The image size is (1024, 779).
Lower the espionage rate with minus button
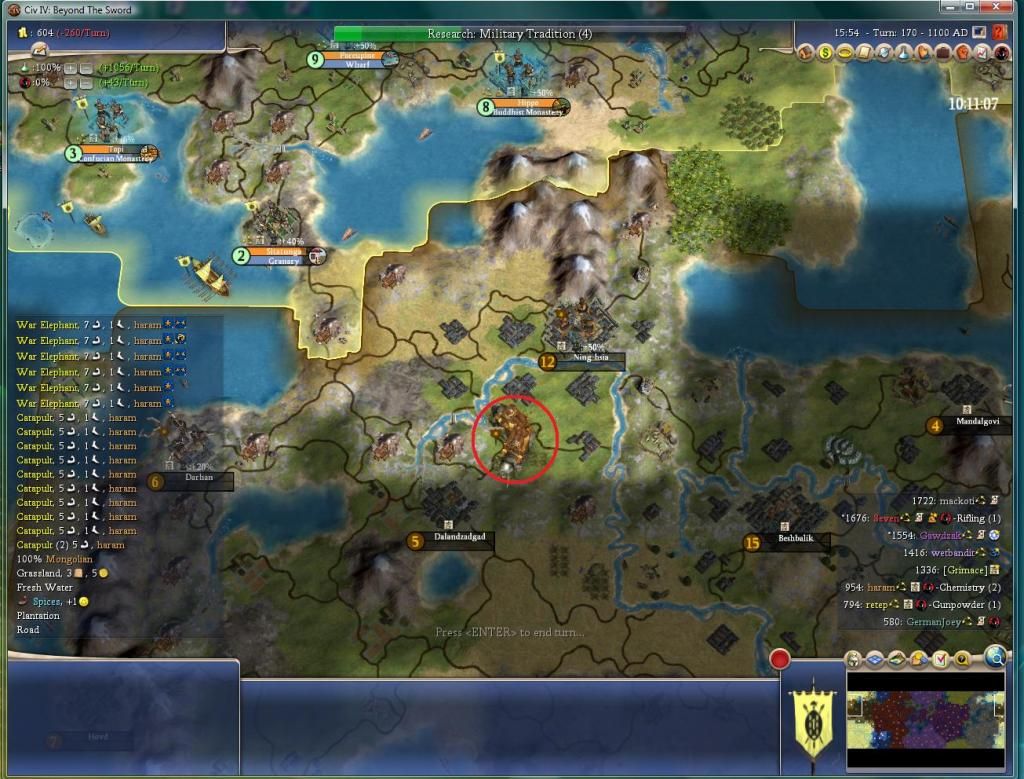click(86, 81)
